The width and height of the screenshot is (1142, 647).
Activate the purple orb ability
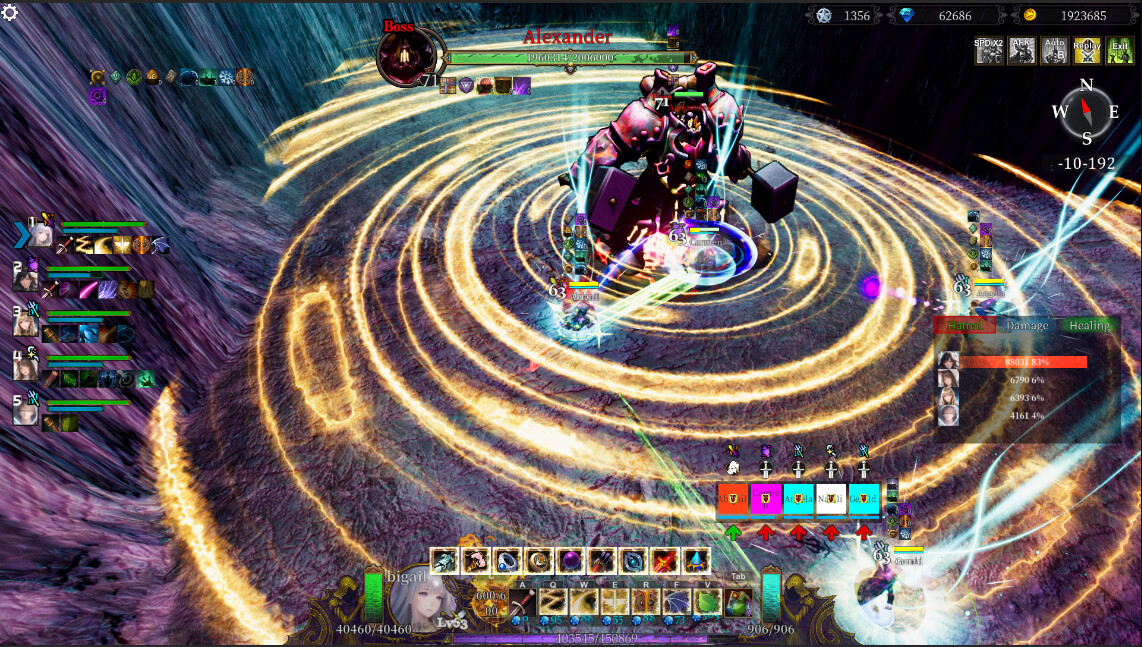click(x=571, y=561)
